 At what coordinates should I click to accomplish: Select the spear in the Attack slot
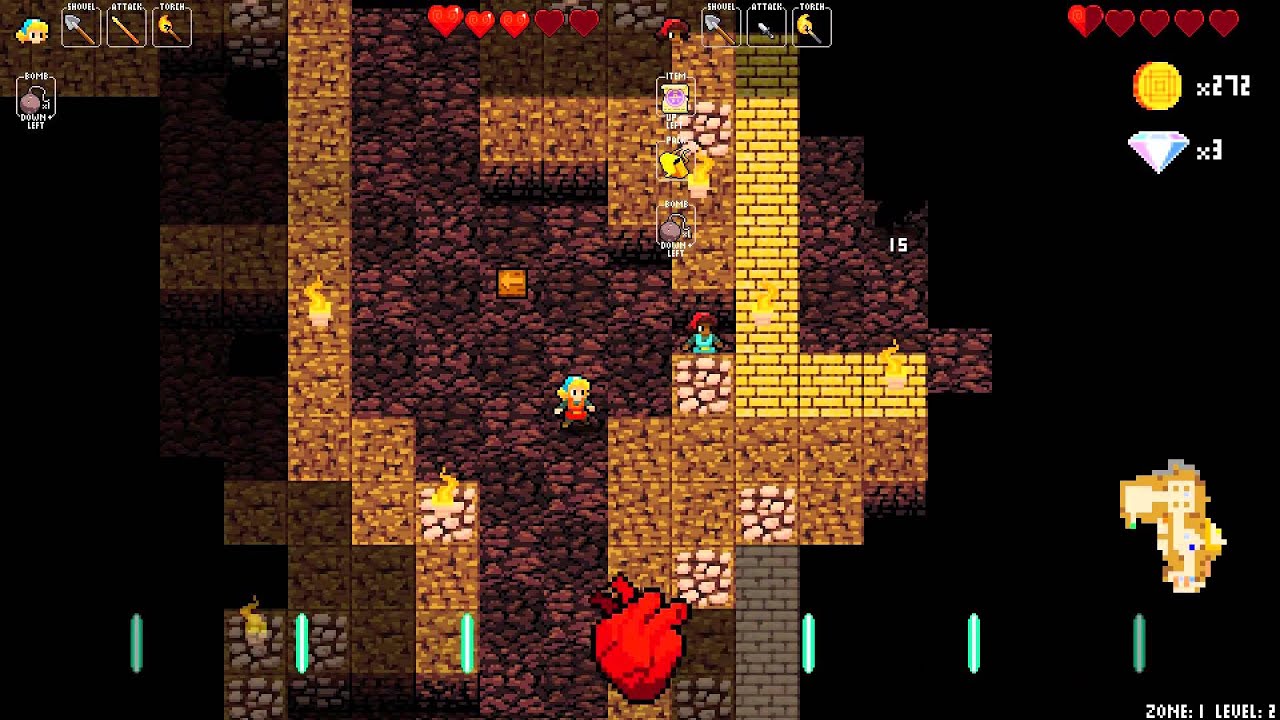click(x=127, y=27)
